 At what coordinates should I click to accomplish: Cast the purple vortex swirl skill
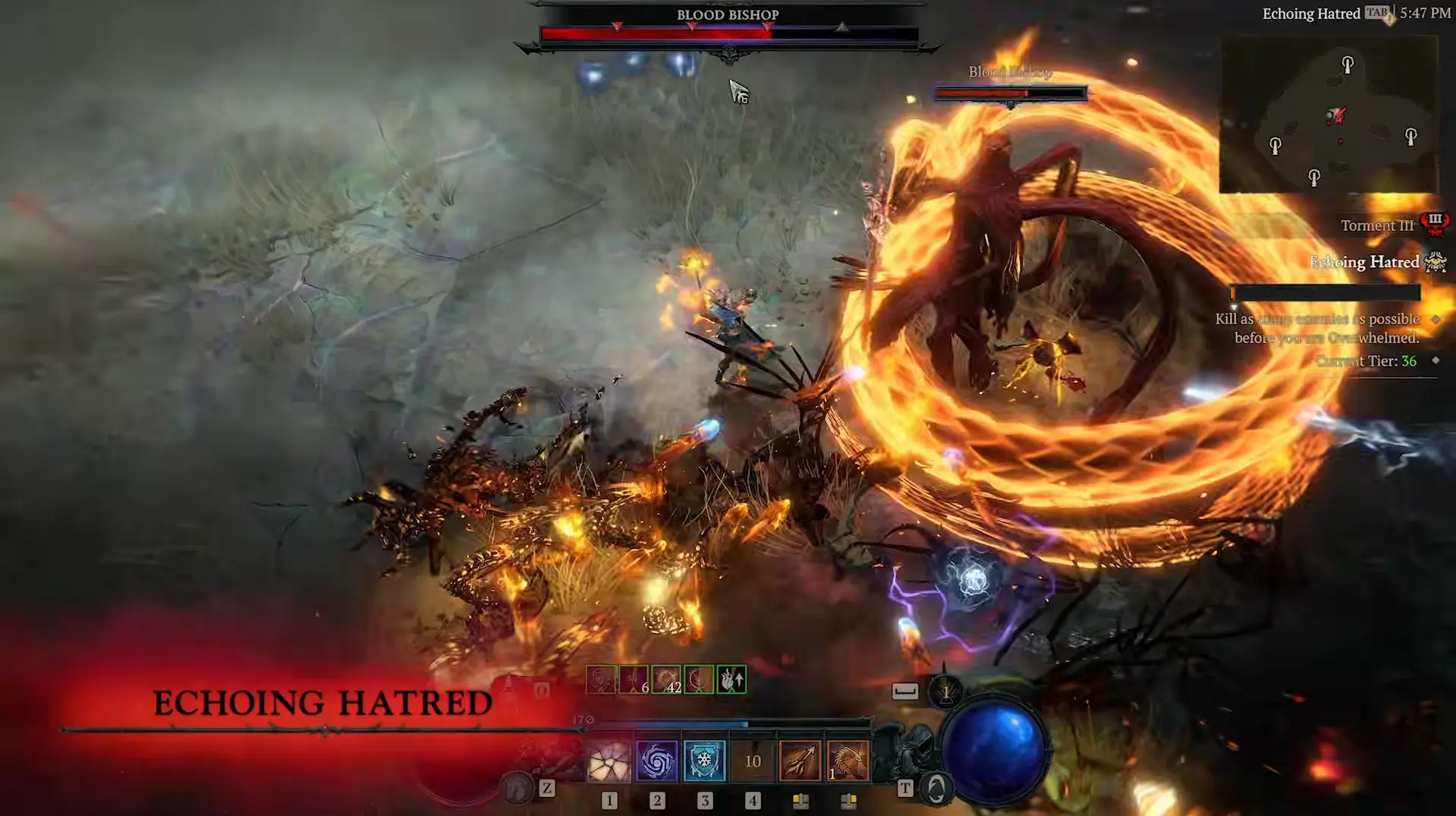657,761
